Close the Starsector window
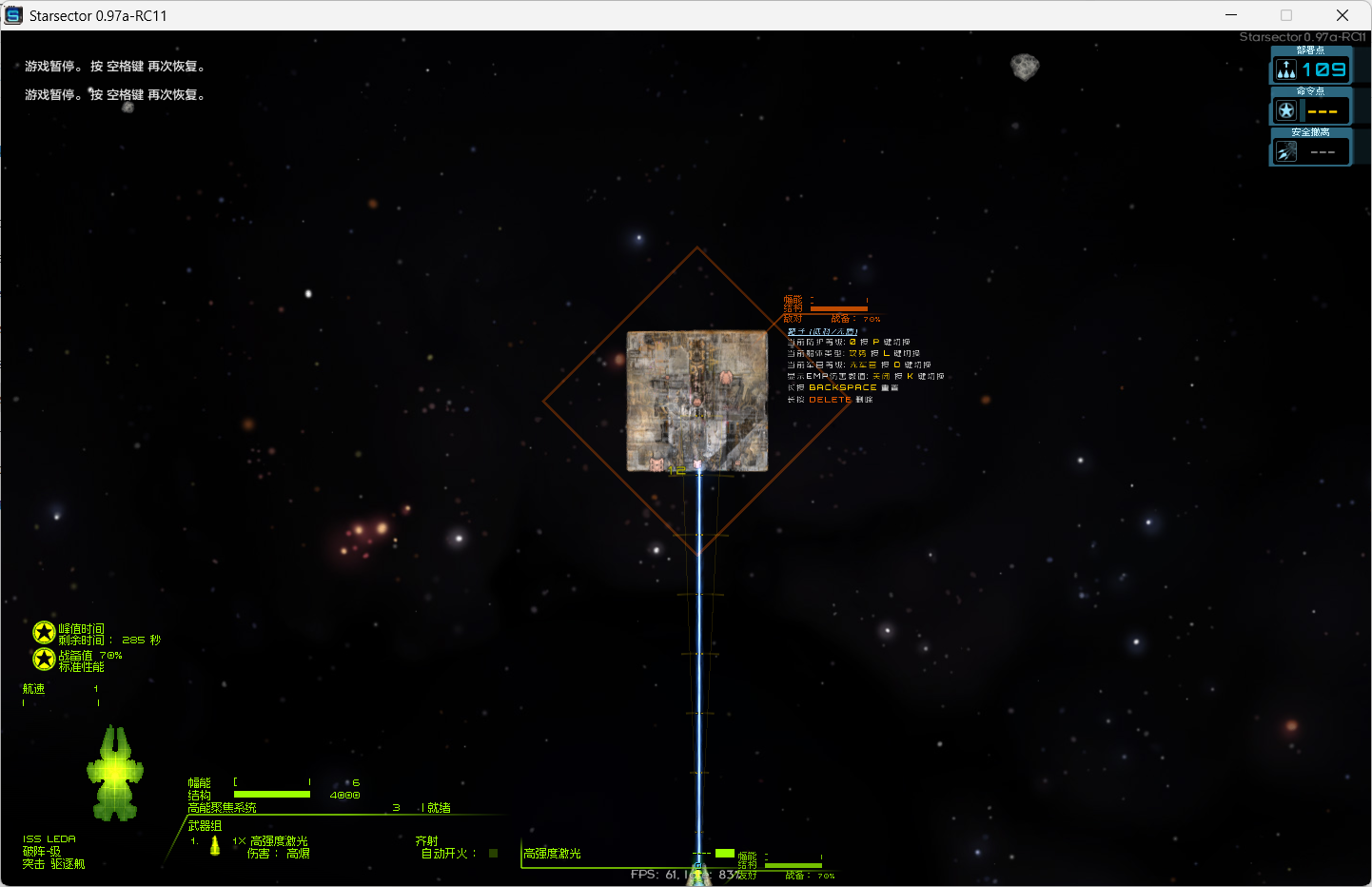 click(1343, 15)
